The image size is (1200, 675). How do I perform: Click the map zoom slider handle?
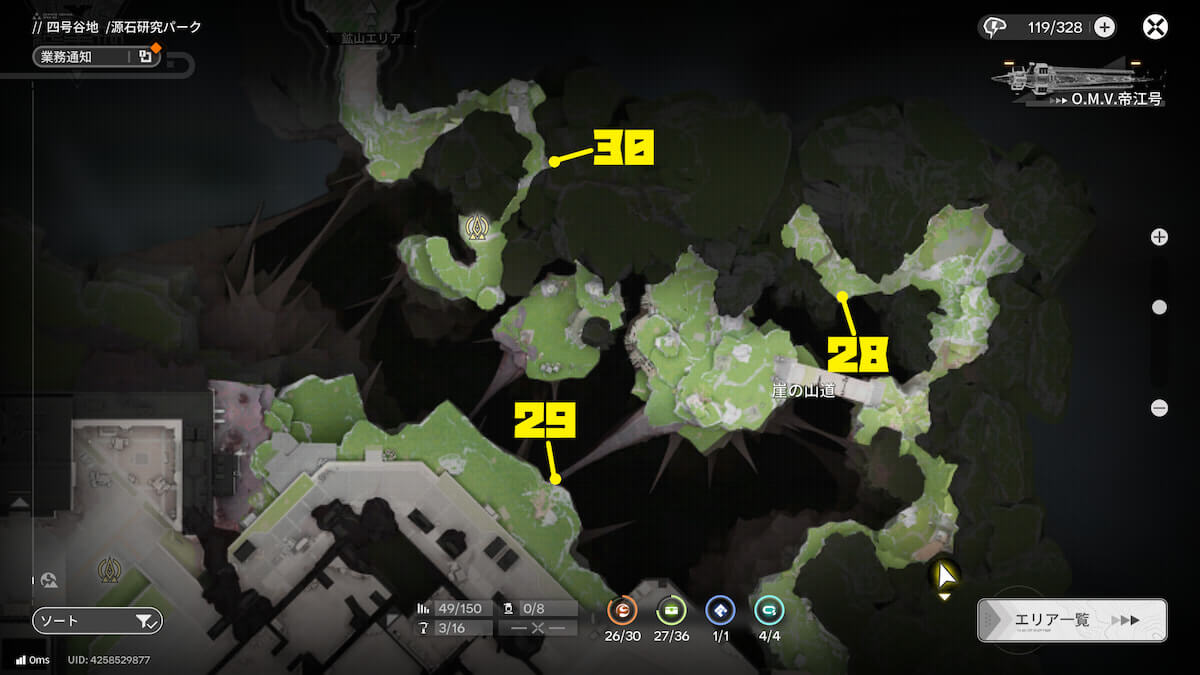point(1159,307)
